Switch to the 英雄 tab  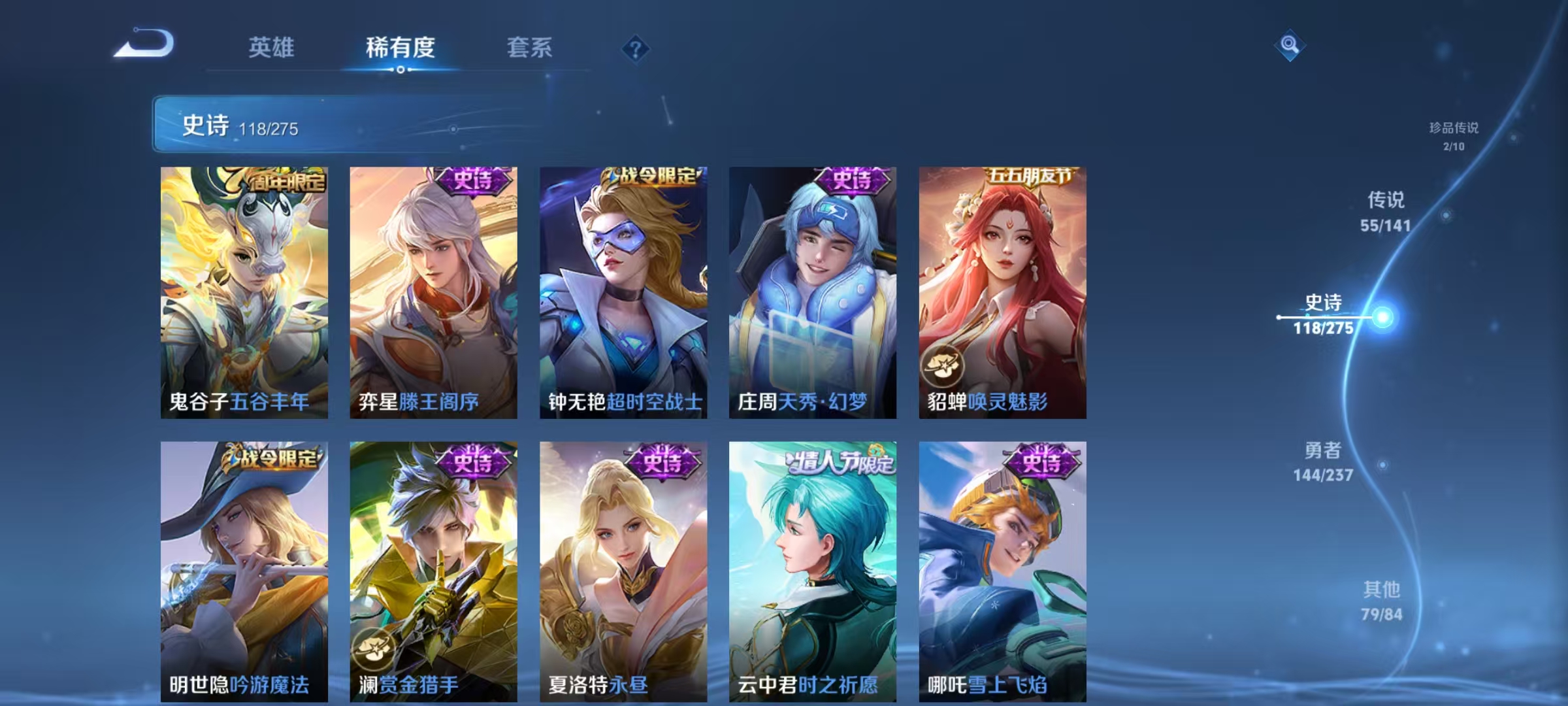[272, 48]
